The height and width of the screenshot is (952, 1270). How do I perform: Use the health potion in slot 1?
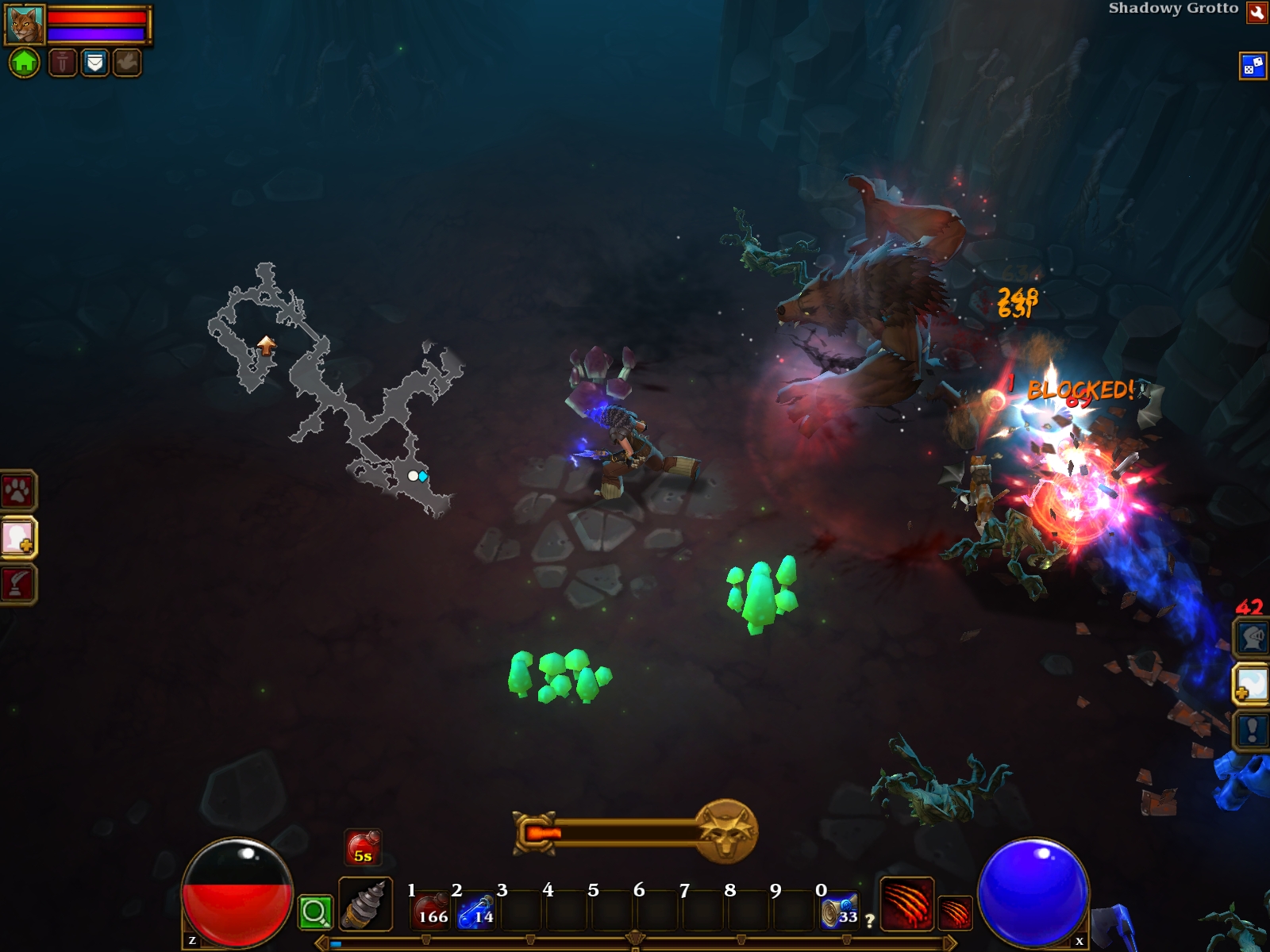pos(432,910)
